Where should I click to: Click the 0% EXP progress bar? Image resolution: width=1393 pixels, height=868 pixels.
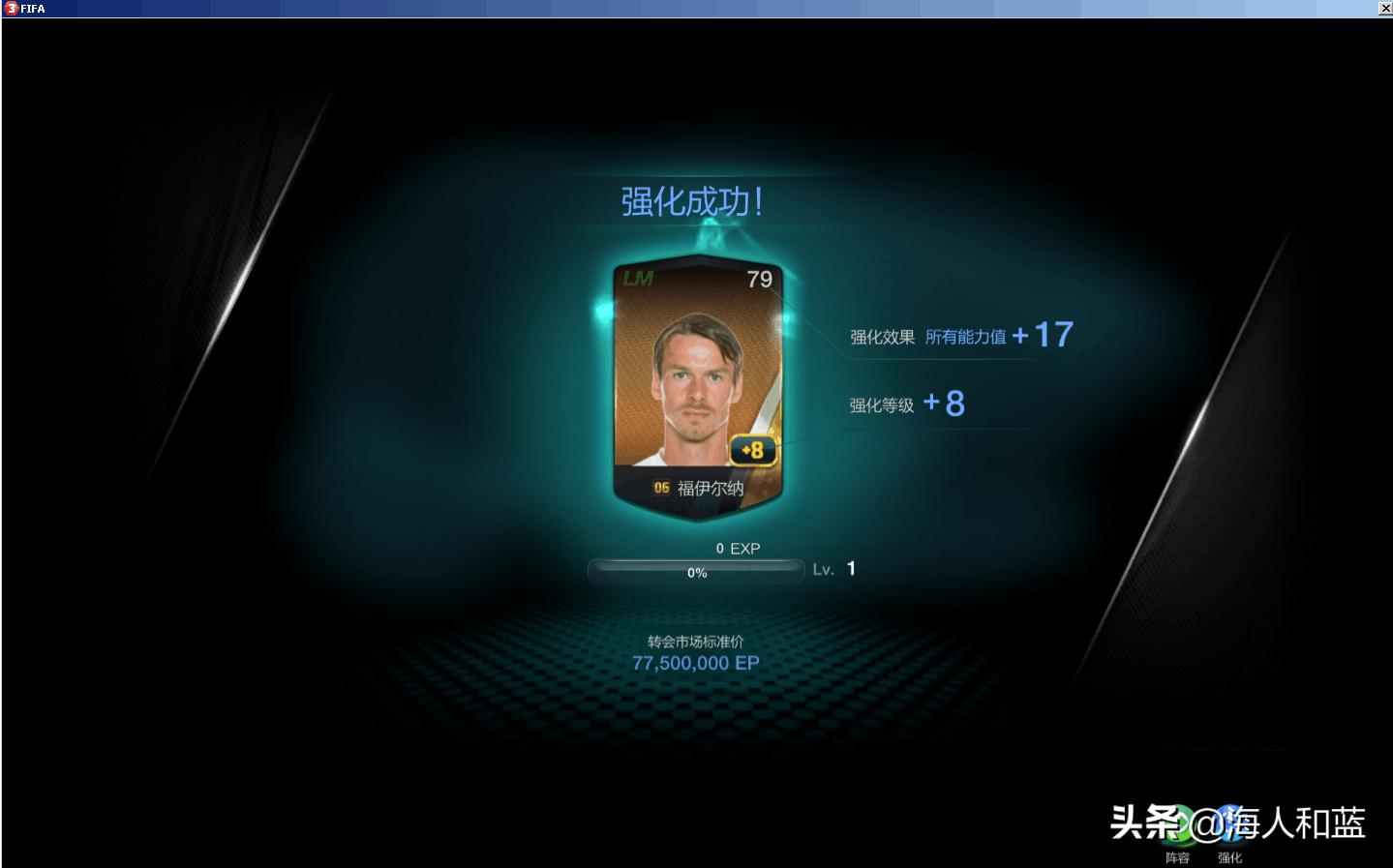pyautogui.click(x=695, y=570)
